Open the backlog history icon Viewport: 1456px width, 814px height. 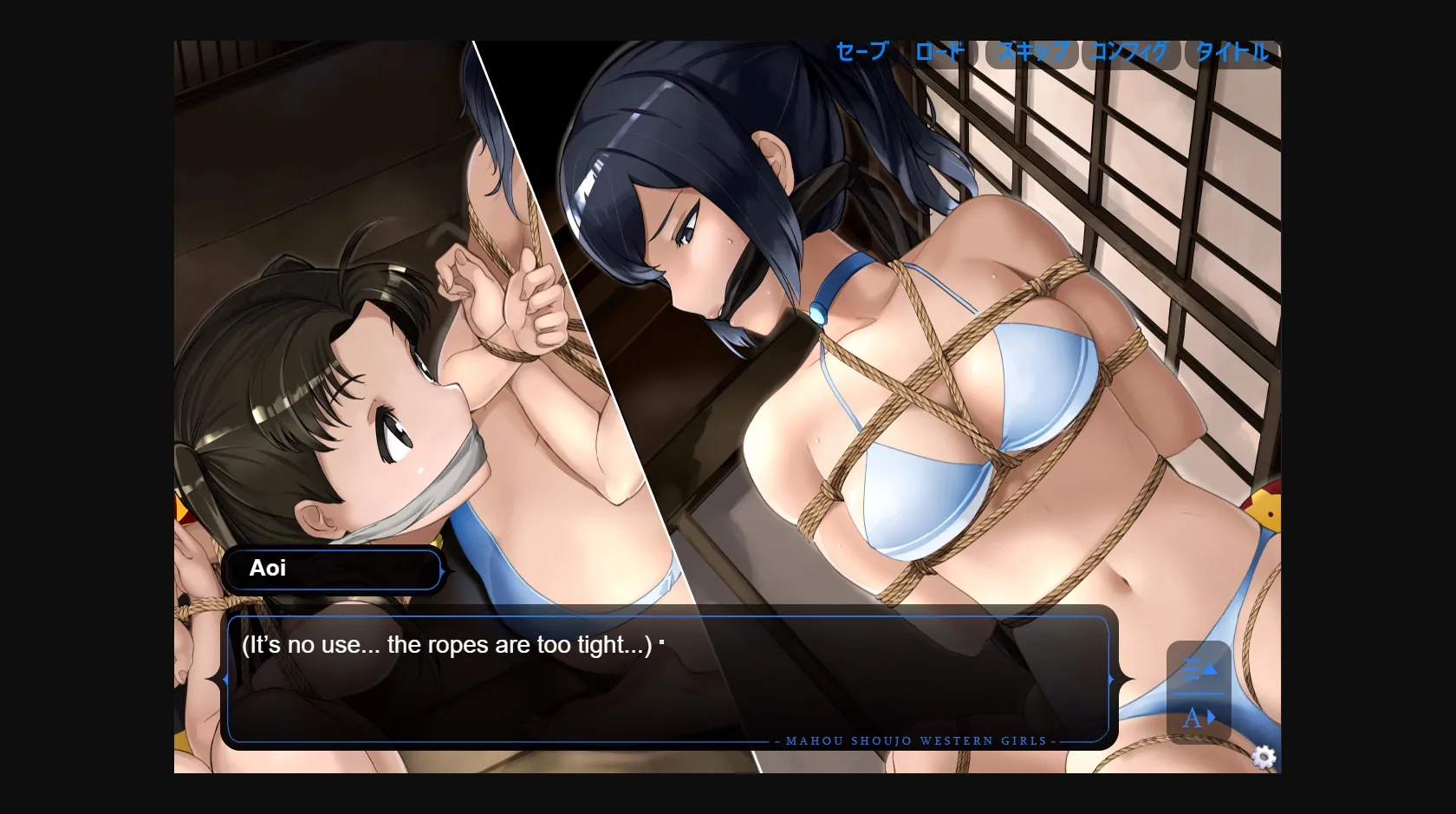1200,669
